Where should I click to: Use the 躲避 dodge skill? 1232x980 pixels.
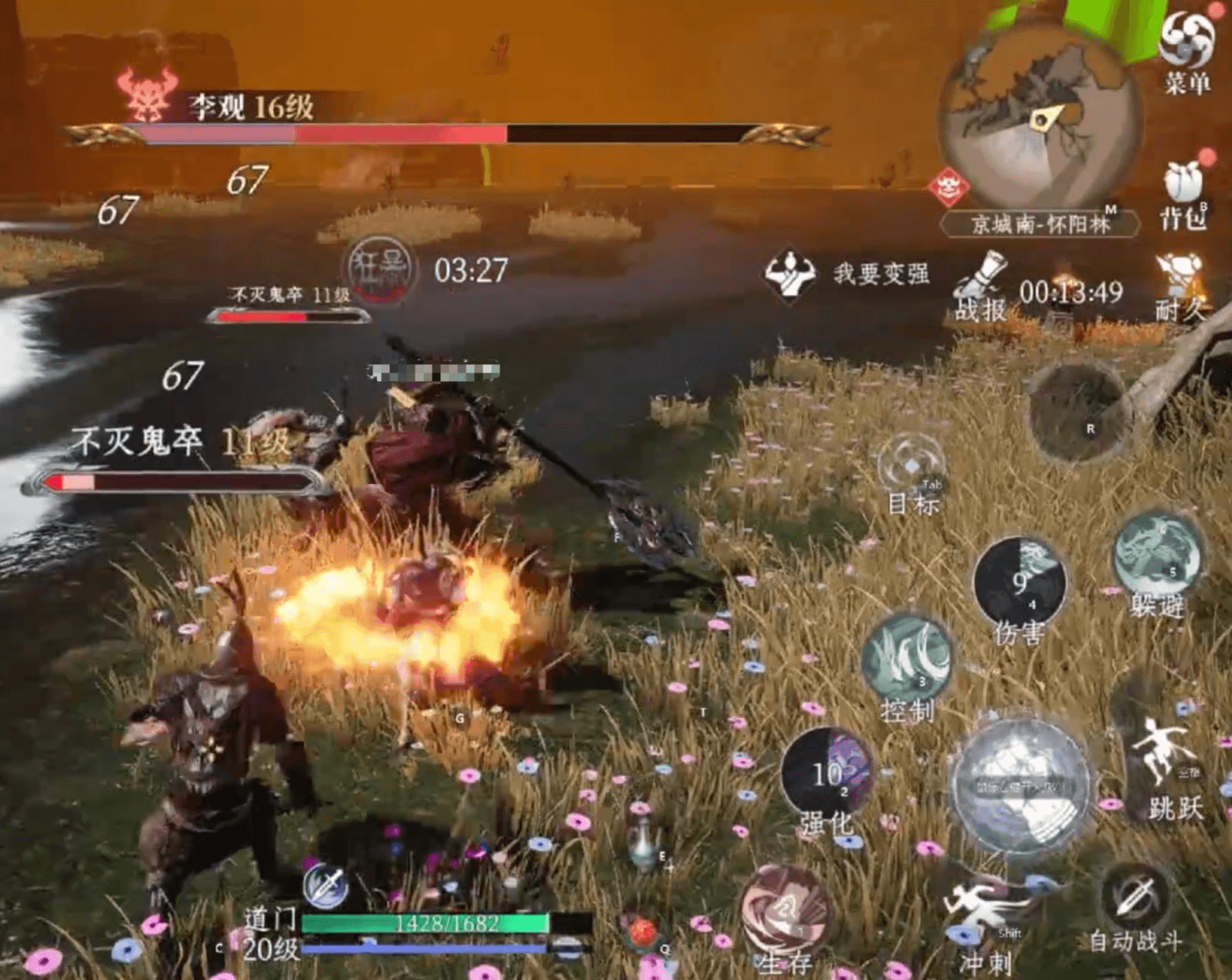tap(1157, 556)
